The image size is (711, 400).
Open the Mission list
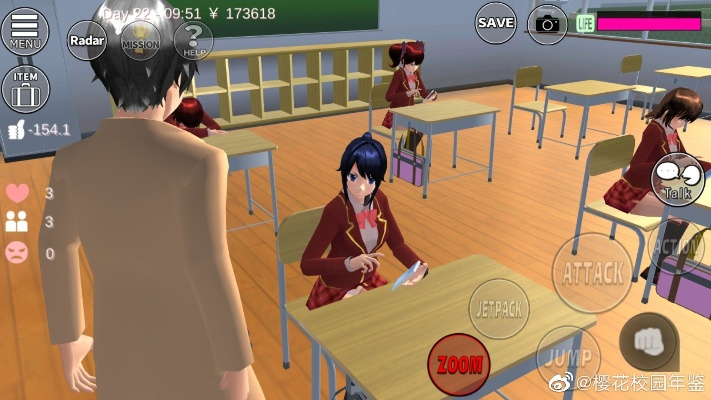(x=140, y=41)
